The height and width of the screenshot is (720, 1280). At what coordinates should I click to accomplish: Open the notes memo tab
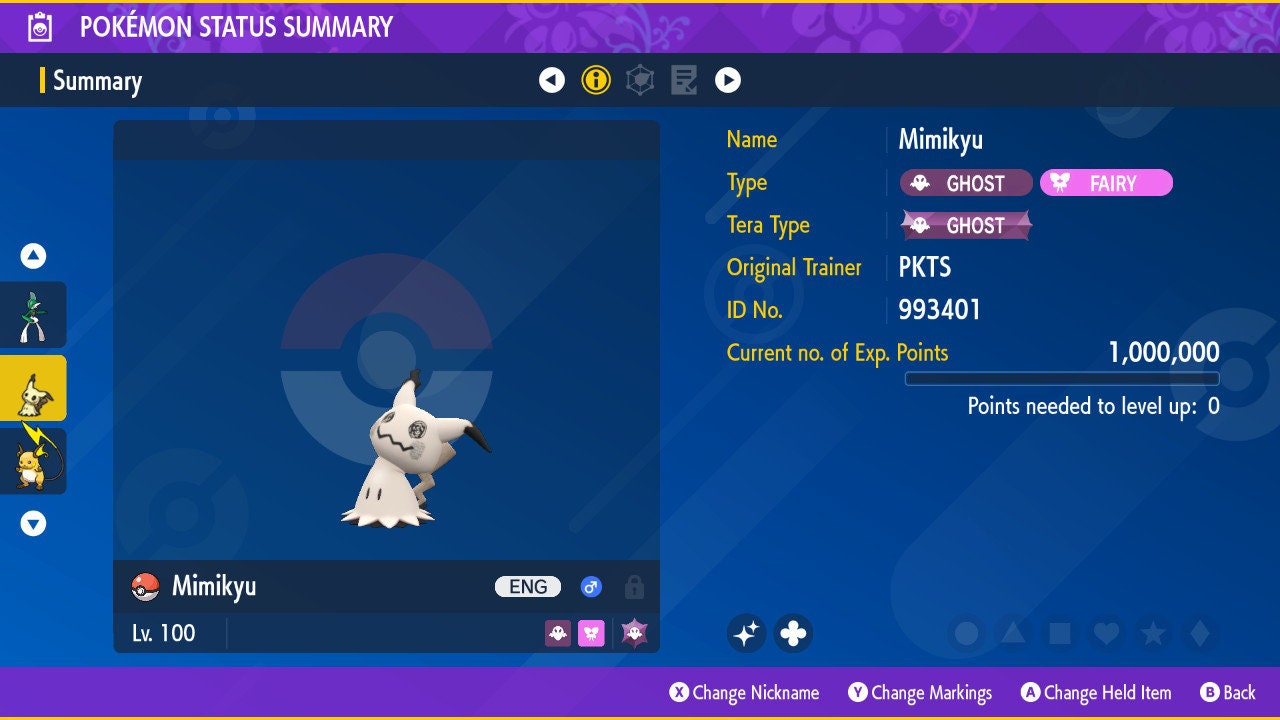684,80
